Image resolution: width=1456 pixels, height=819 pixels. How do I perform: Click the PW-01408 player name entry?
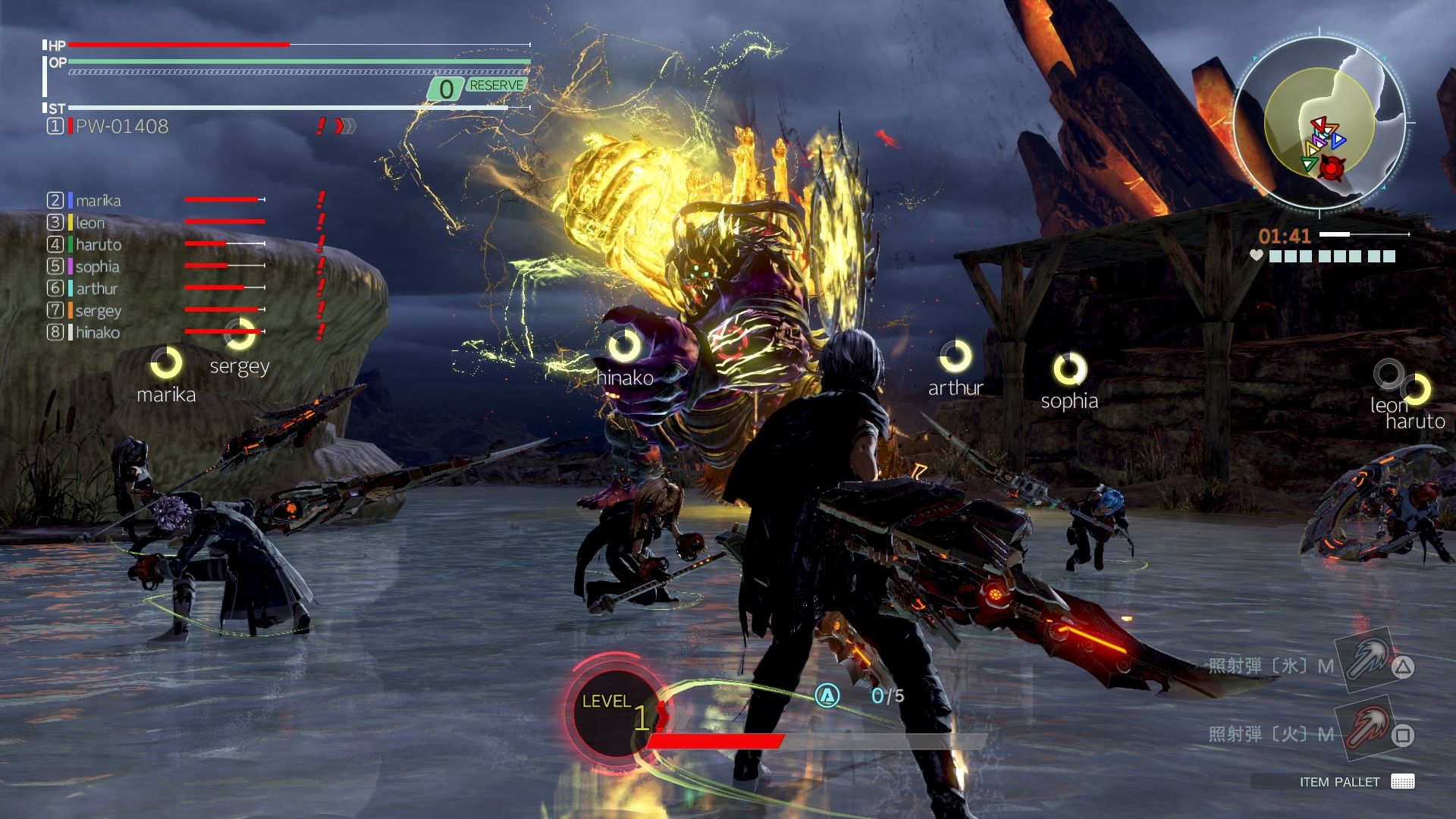121,127
